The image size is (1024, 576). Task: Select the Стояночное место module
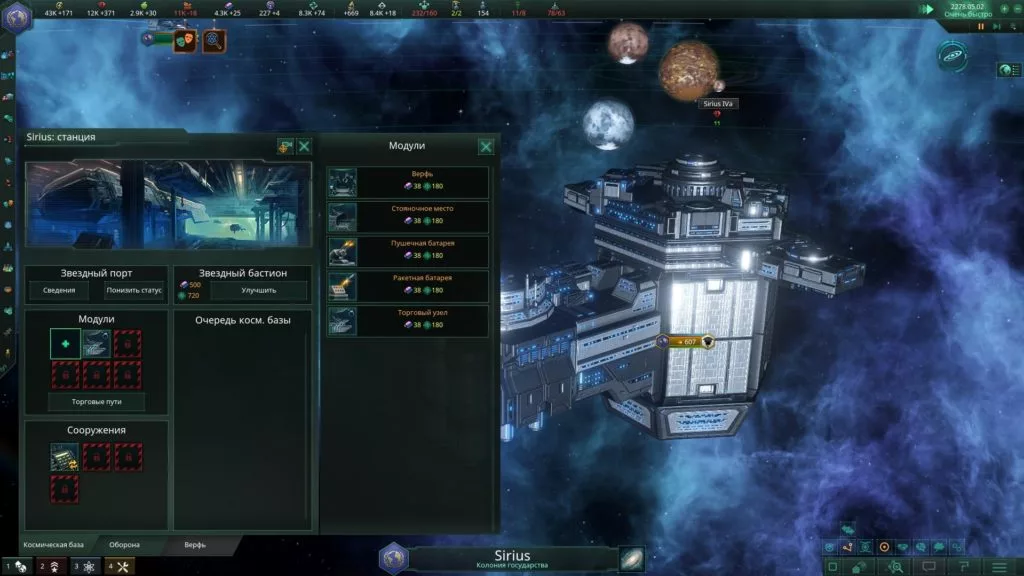[x=408, y=217]
